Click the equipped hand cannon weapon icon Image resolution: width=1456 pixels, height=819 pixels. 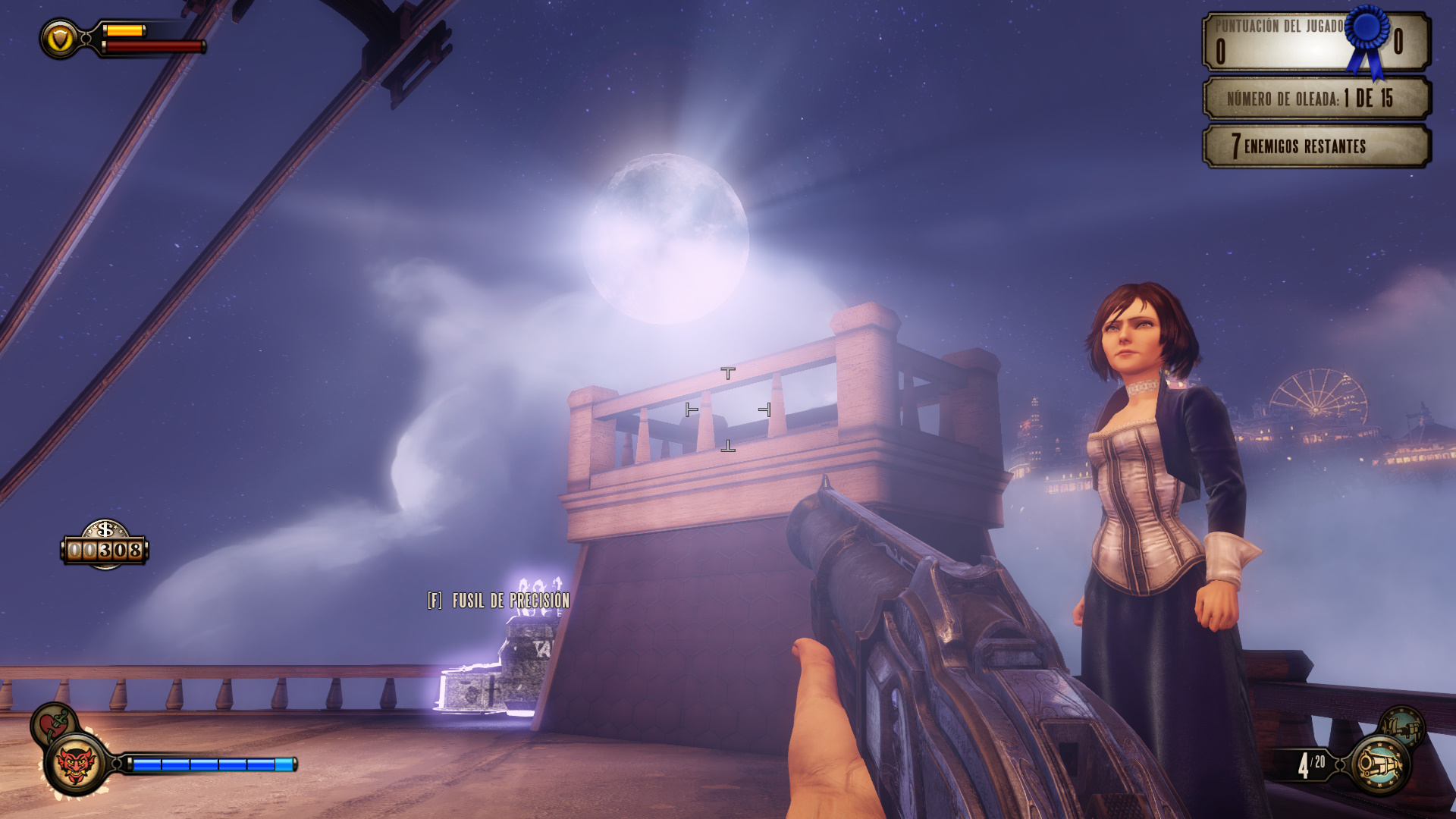pos(1379,765)
